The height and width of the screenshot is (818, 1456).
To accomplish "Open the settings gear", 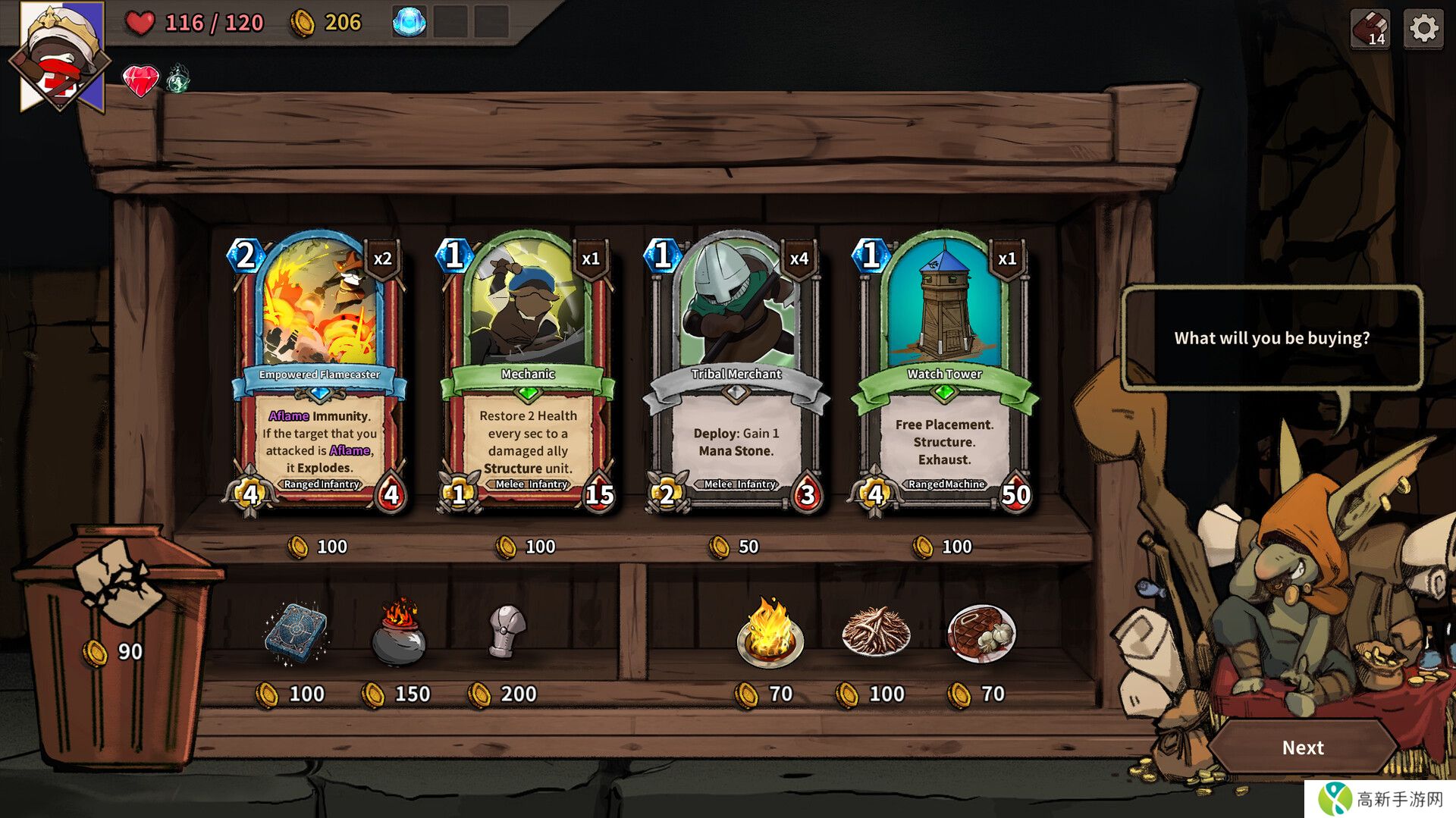I will [x=1423, y=30].
